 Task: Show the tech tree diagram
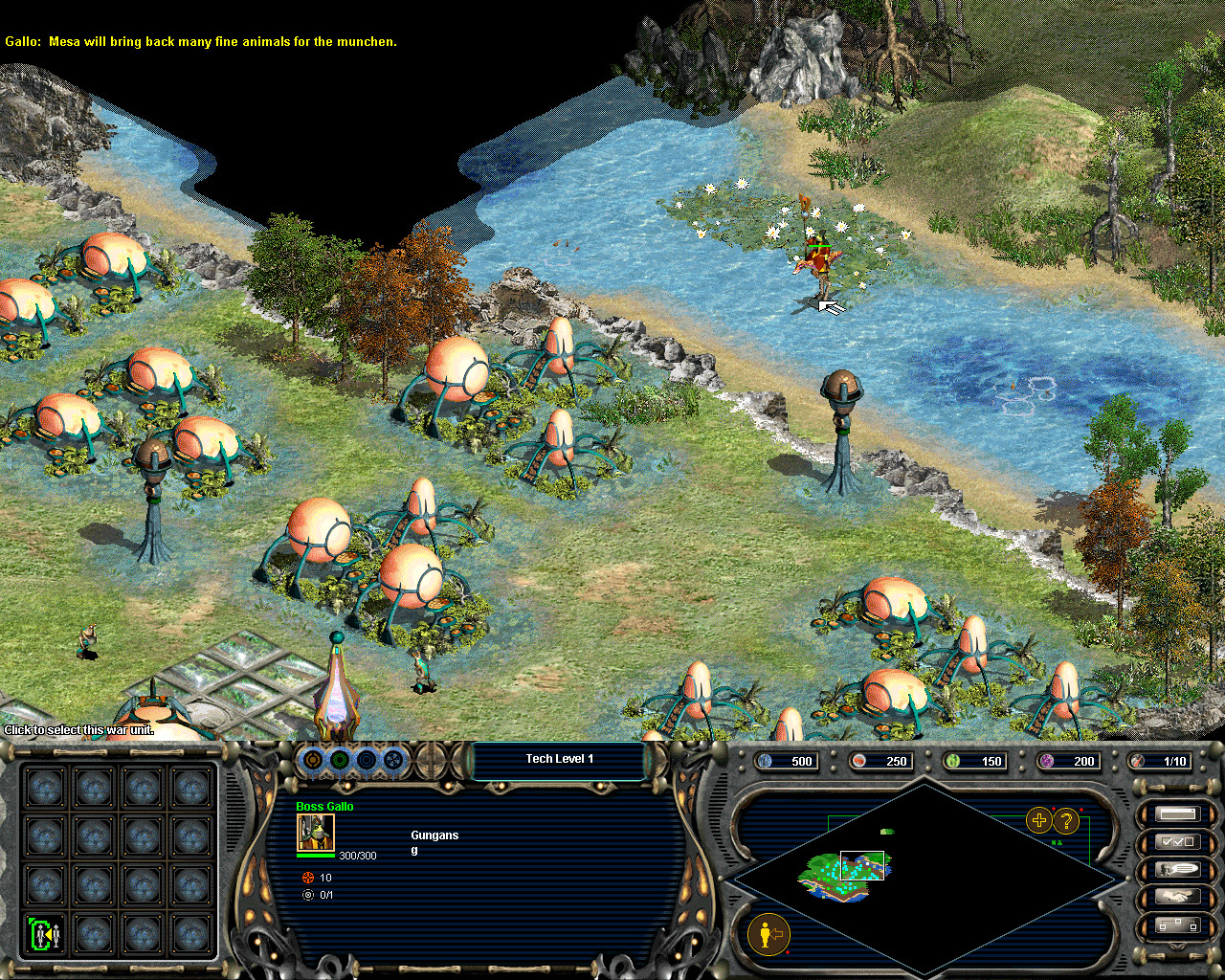tap(1177, 925)
